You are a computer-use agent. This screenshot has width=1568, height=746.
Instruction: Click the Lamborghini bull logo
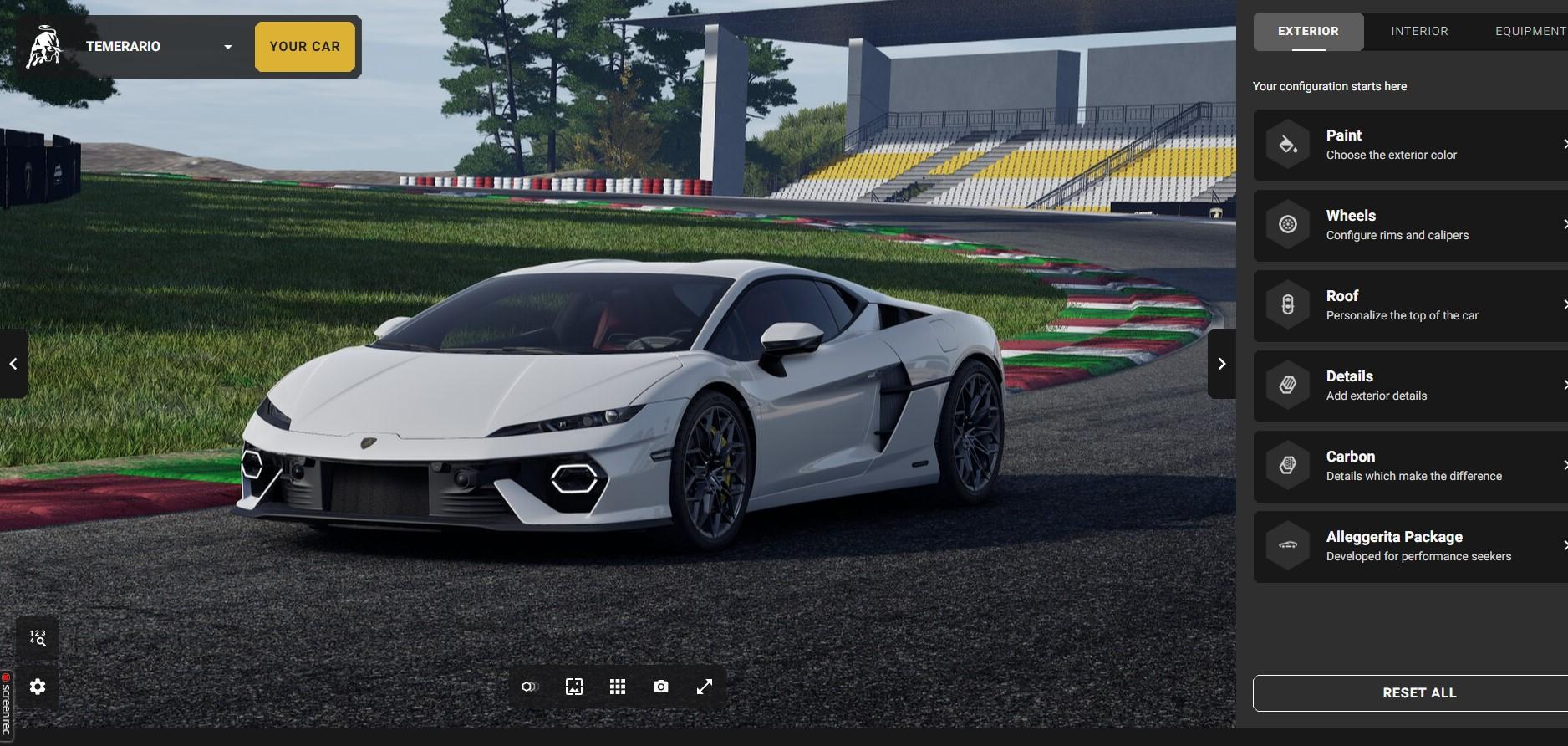coord(46,46)
